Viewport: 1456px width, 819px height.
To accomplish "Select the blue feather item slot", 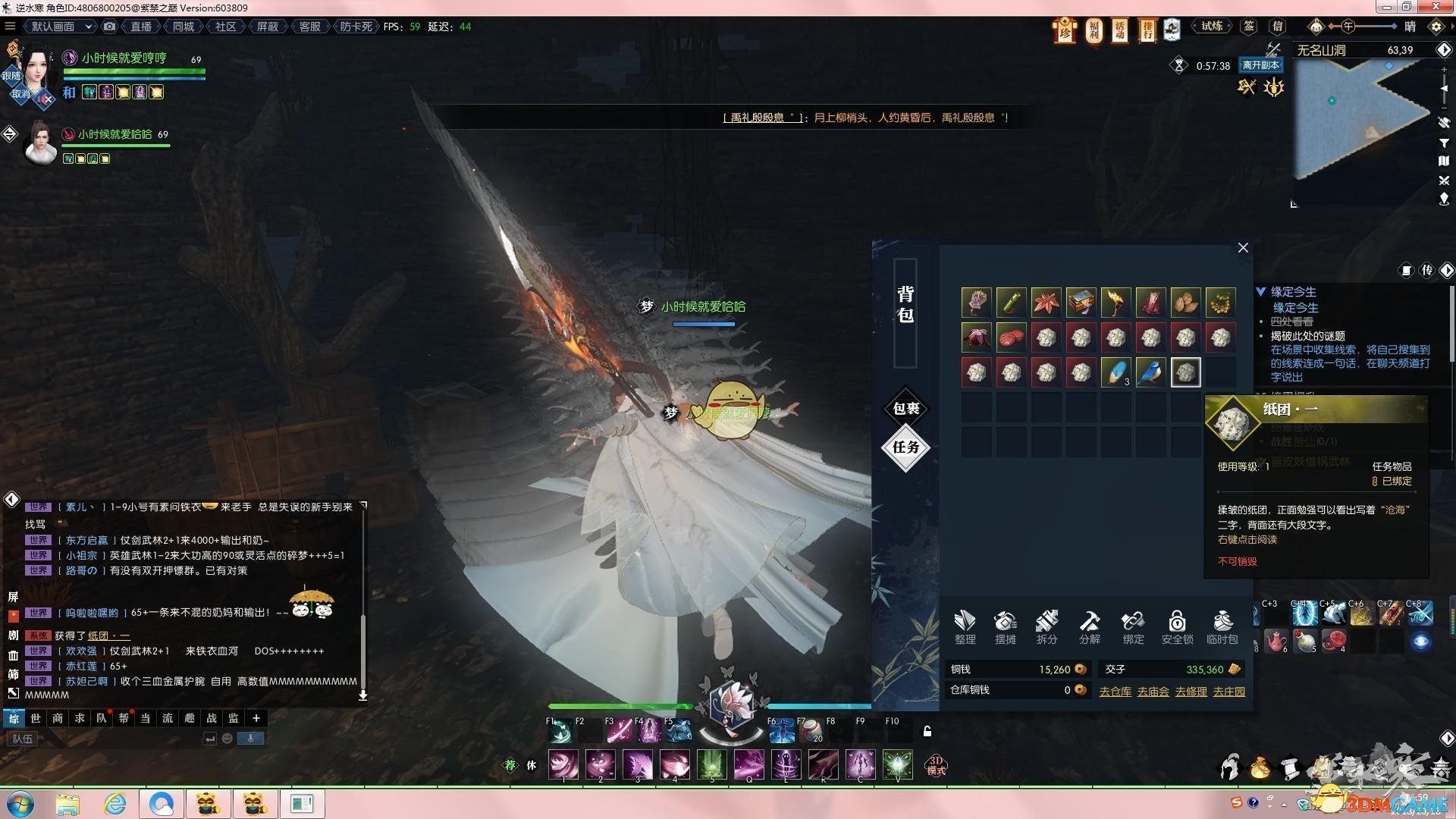I will [1116, 372].
